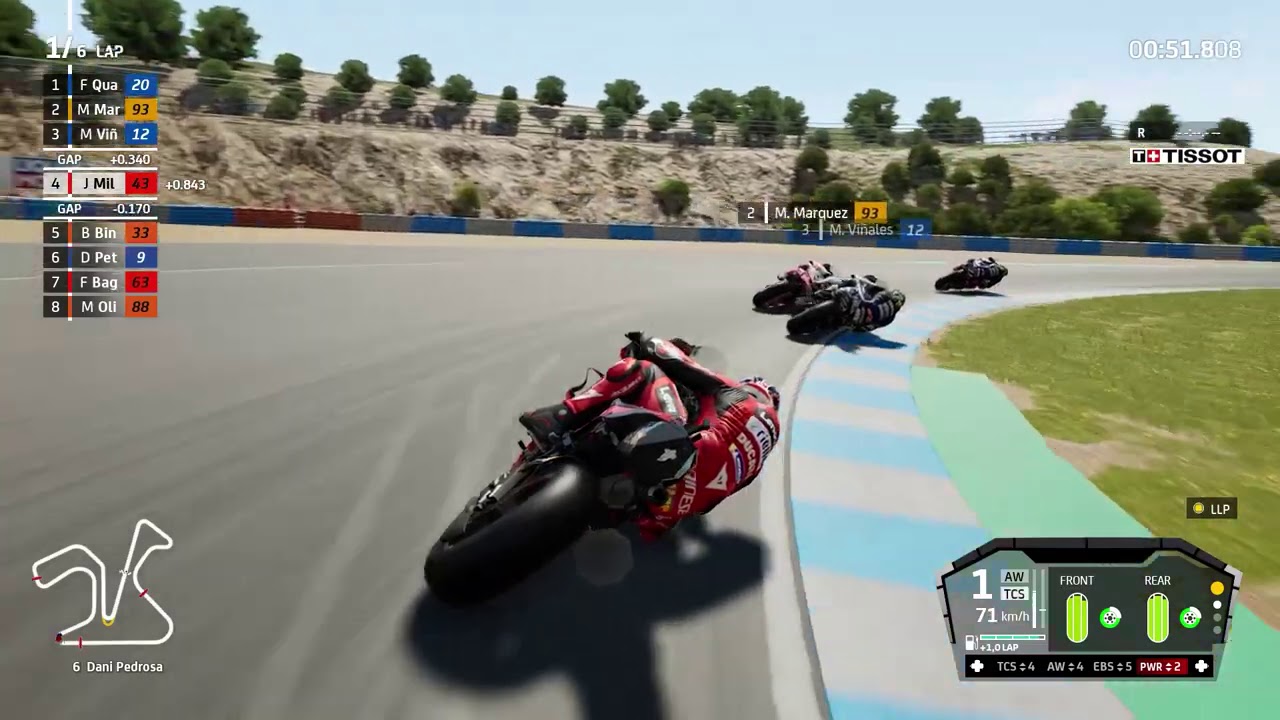Click the yellow warning light on the dashboard
The width and height of the screenshot is (1280, 720).
[1215, 588]
